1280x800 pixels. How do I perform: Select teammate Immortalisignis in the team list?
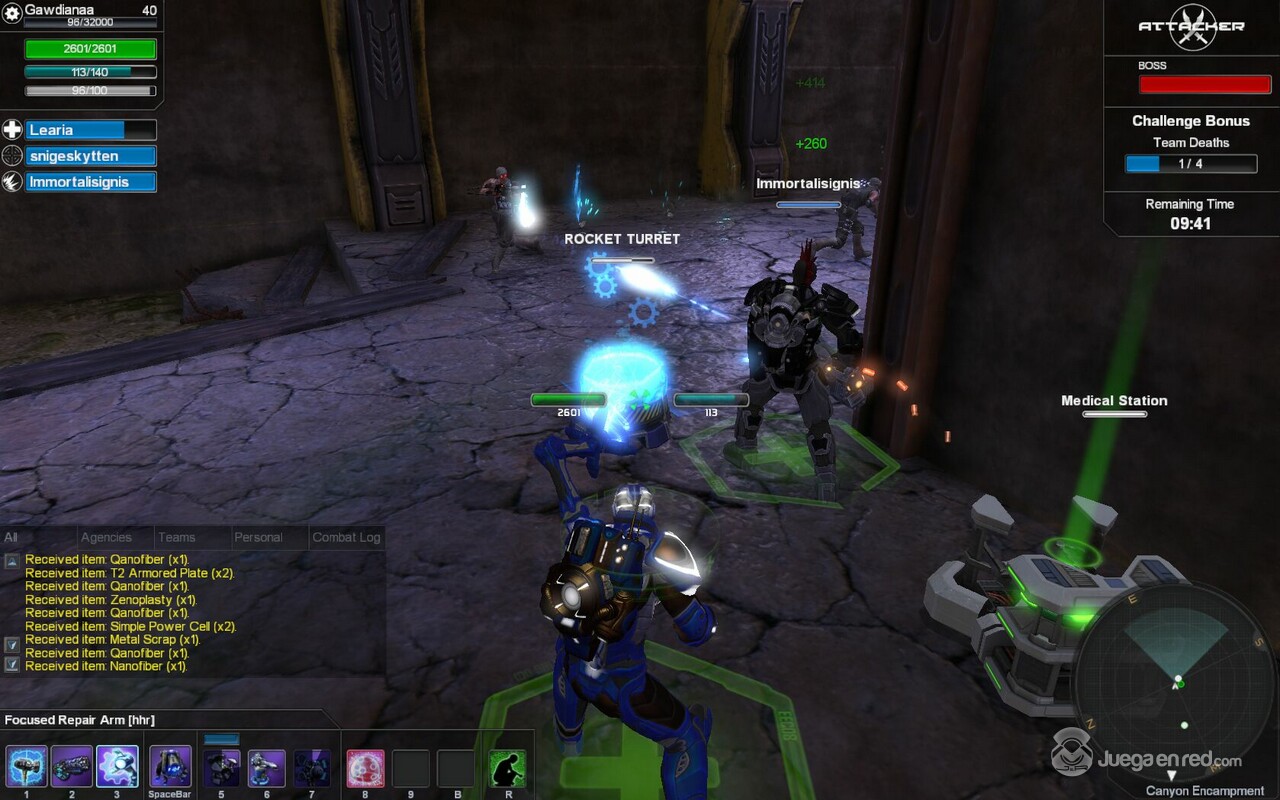[x=90, y=182]
